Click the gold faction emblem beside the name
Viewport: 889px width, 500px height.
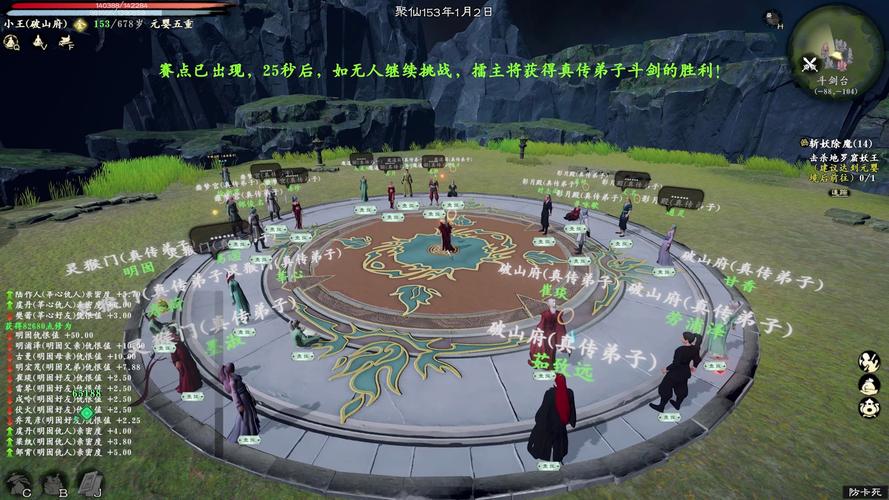pos(80,23)
